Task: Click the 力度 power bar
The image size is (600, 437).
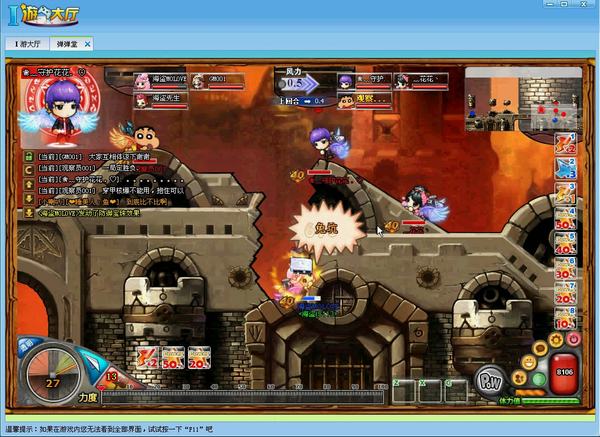Action: [x=240, y=397]
